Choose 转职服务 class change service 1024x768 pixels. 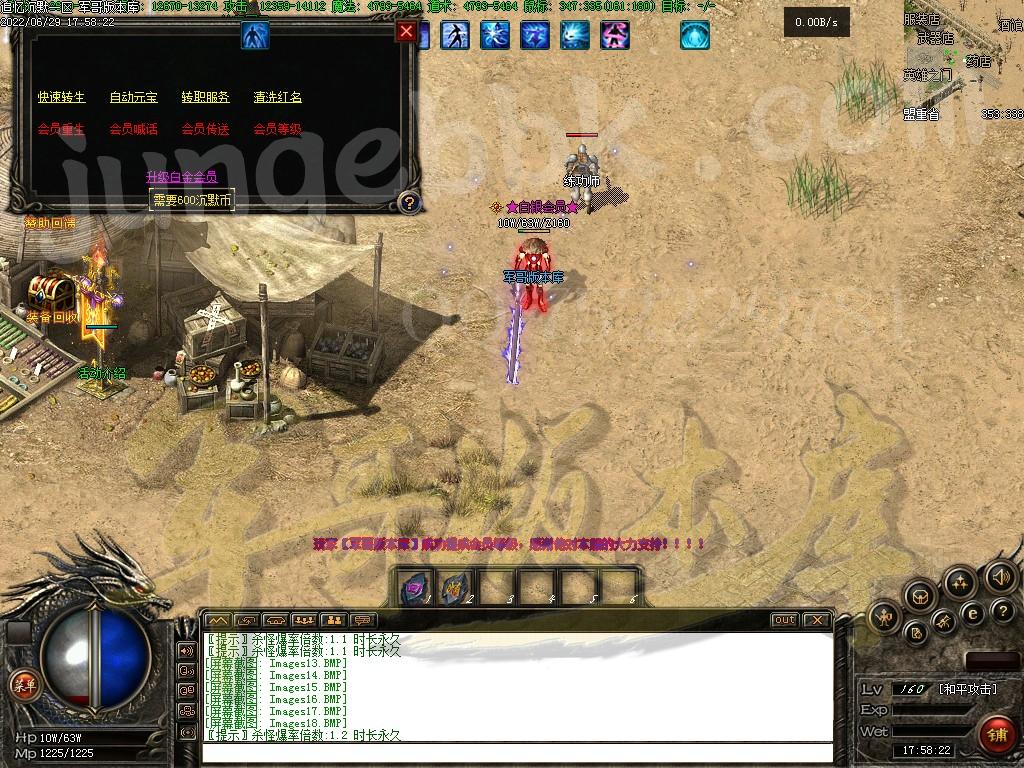[205, 97]
